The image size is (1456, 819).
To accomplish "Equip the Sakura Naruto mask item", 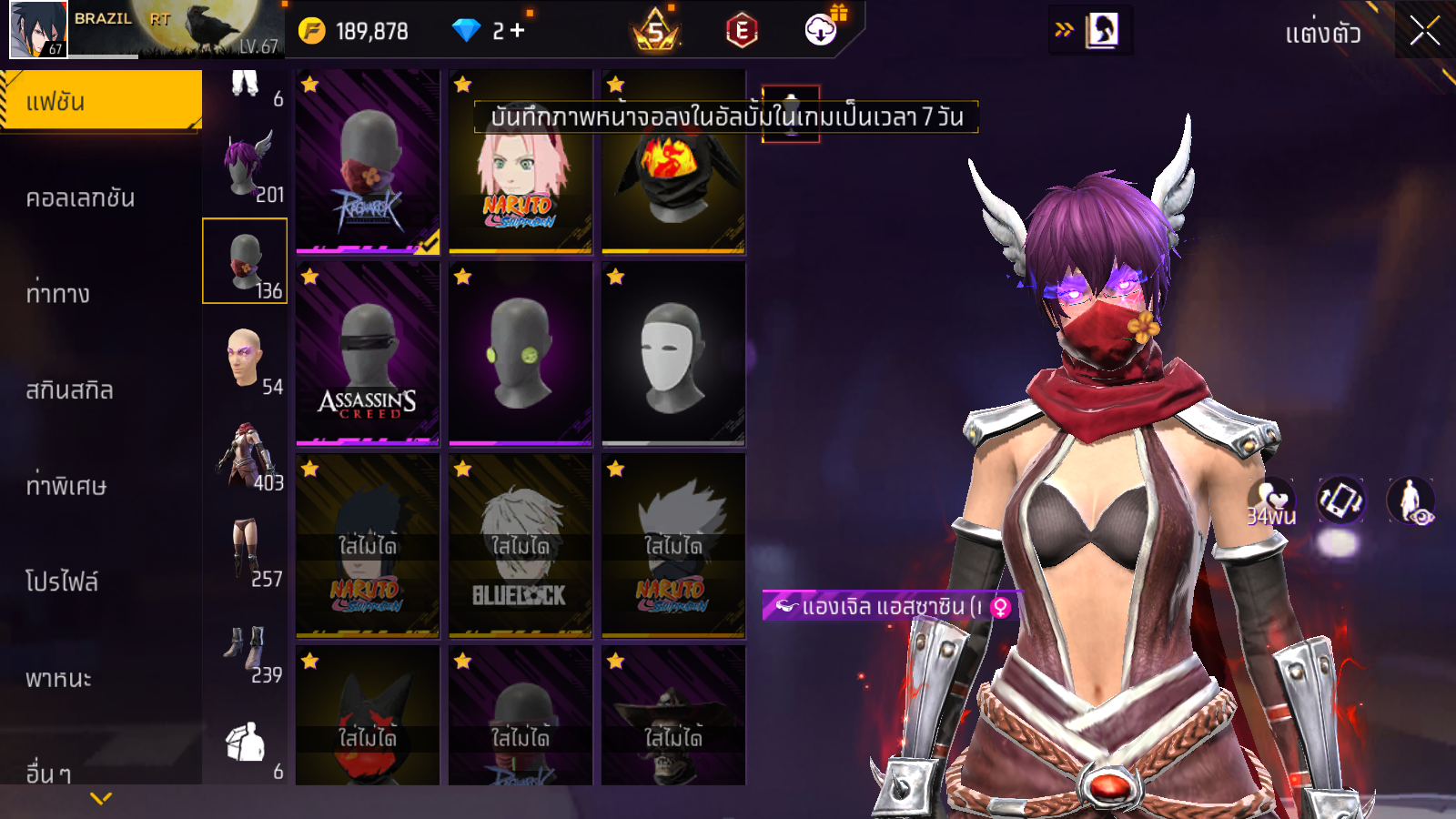I will pyautogui.click(x=520, y=162).
